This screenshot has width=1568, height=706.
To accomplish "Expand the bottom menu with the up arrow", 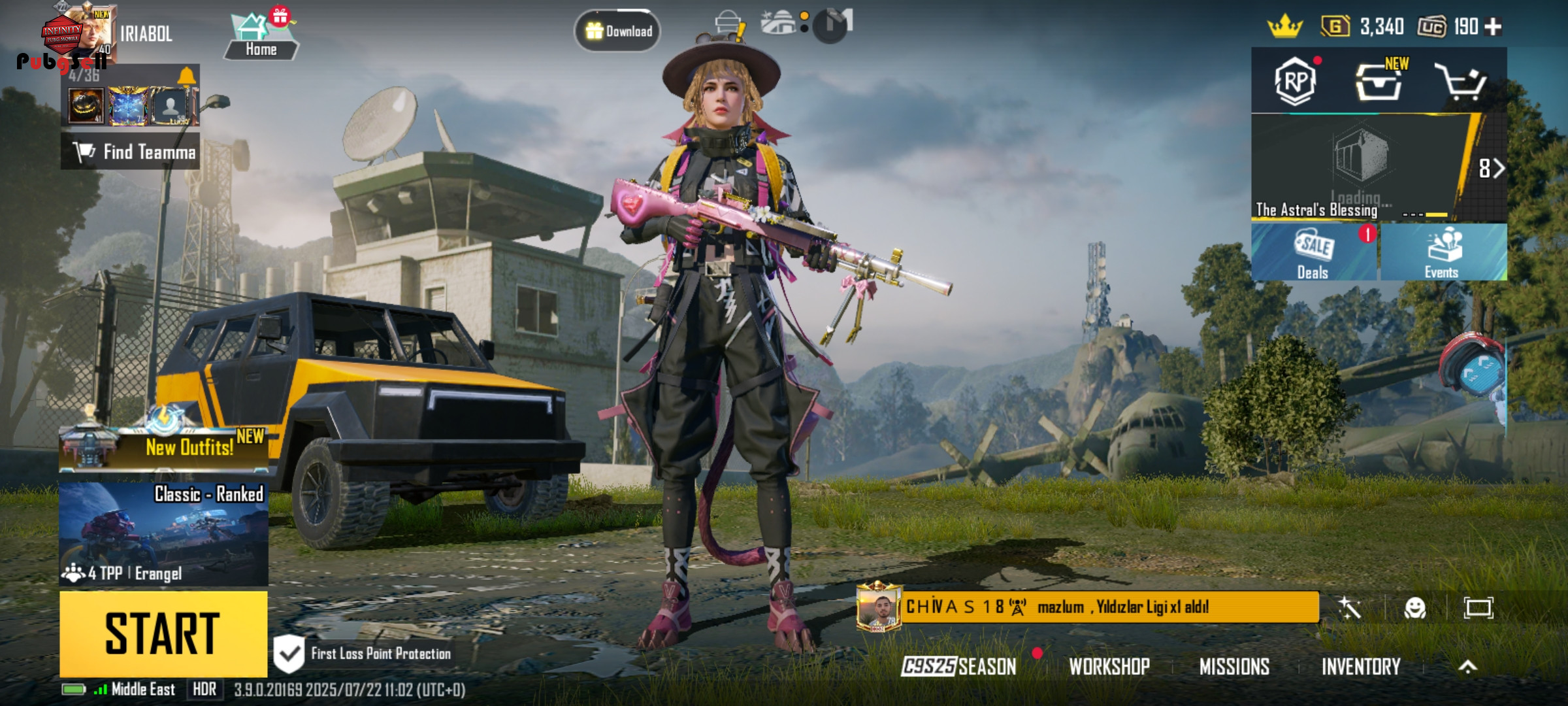I will tap(1467, 666).
